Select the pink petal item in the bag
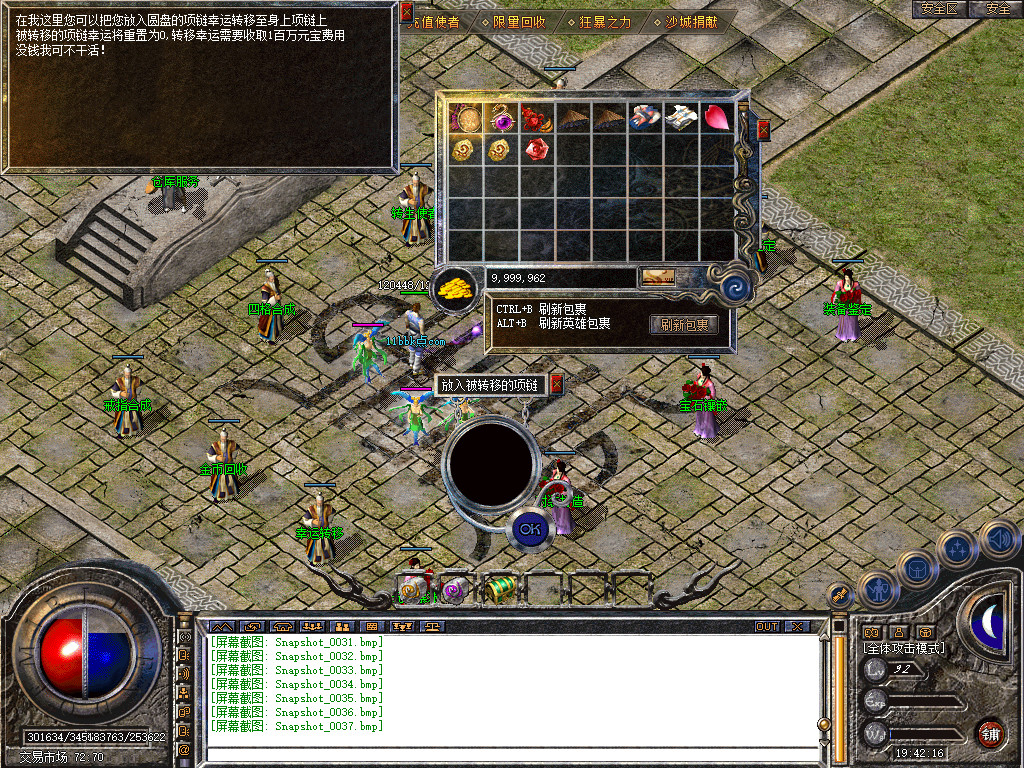The image size is (1024, 768). (716, 118)
